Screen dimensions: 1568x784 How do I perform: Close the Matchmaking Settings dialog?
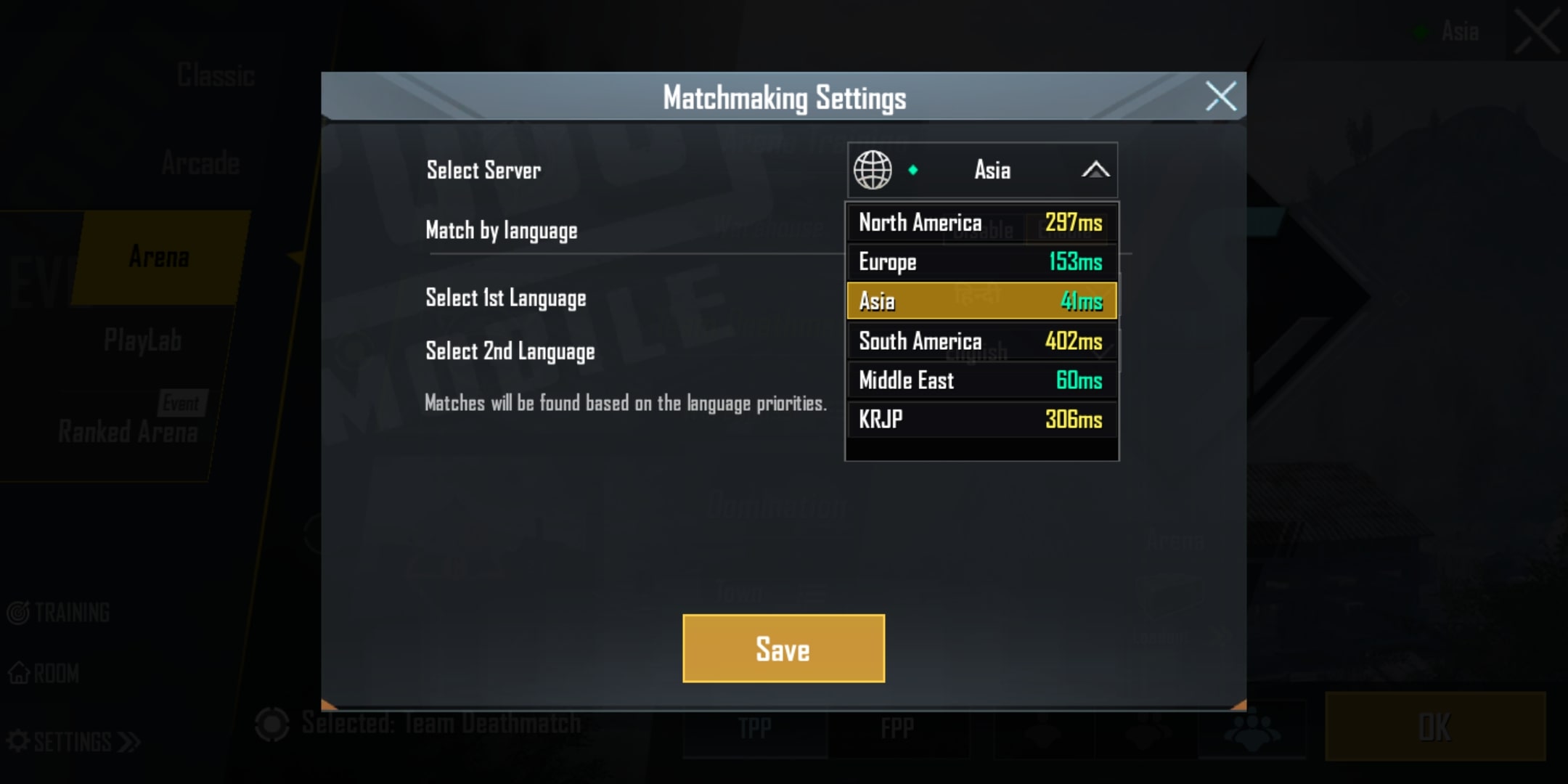(x=1220, y=96)
